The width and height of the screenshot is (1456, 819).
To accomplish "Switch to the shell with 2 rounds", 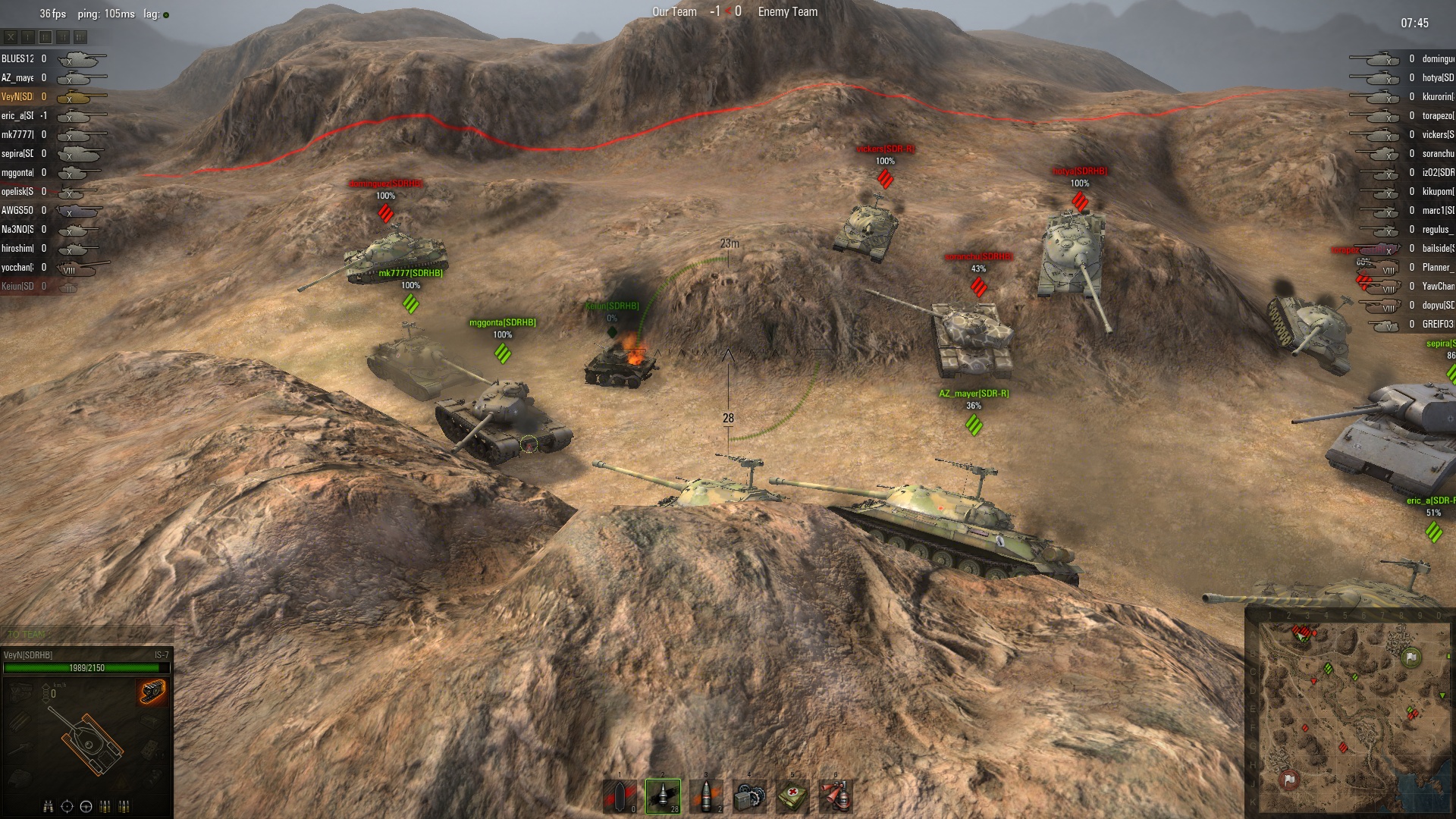I will 706,796.
